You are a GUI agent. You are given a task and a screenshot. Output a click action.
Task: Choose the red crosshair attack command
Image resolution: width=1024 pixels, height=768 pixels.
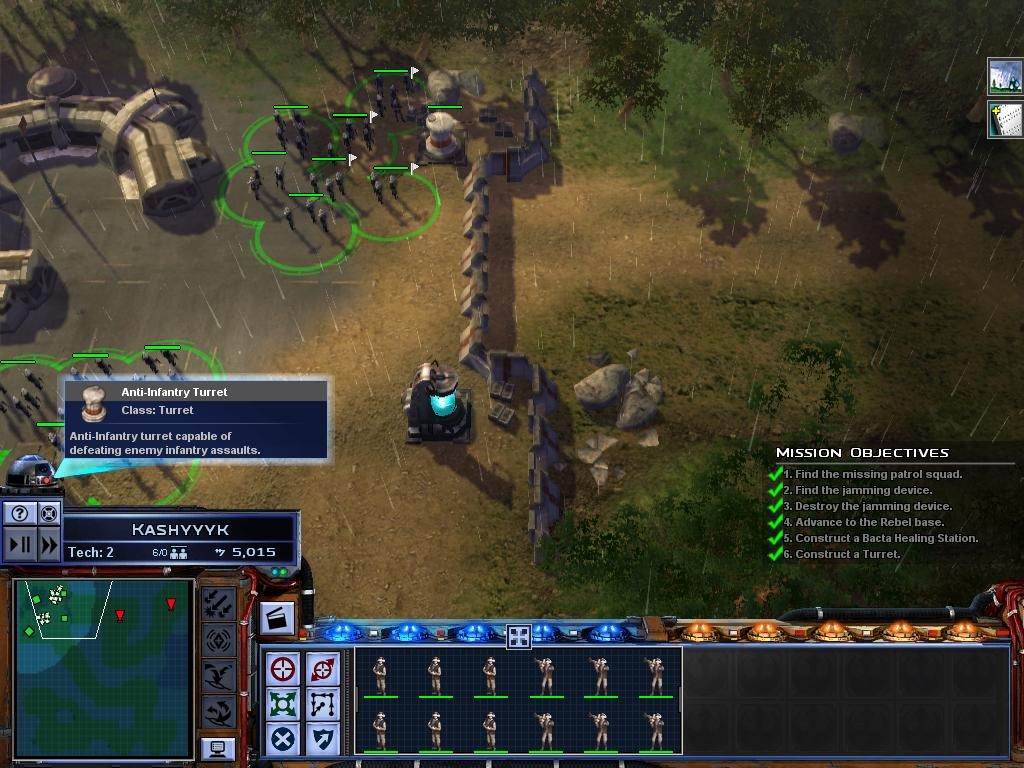click(x=284, y=669)
